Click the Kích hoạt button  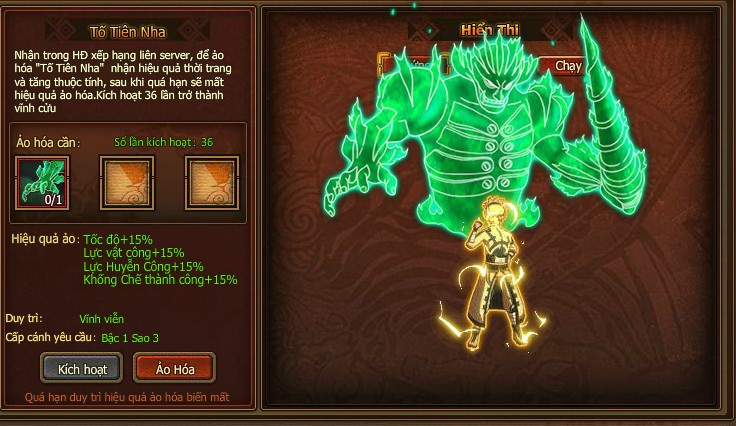82,368
